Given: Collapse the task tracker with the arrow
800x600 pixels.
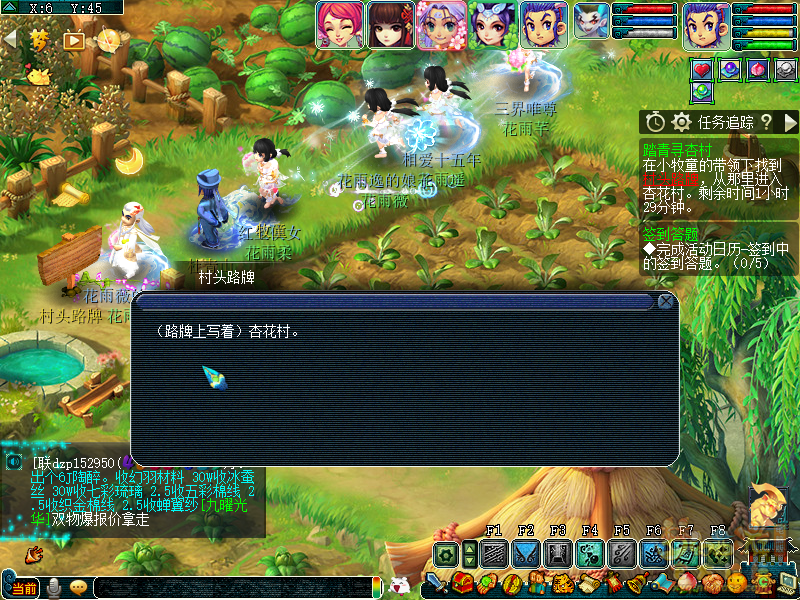Looking at the screenshot, I should [x=790, y=122].
